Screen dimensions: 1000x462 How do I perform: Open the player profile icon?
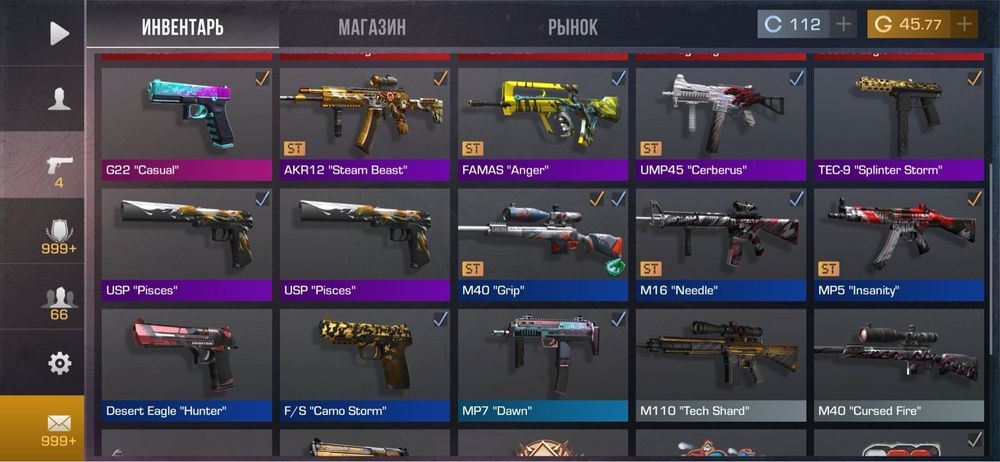(59, 98)
